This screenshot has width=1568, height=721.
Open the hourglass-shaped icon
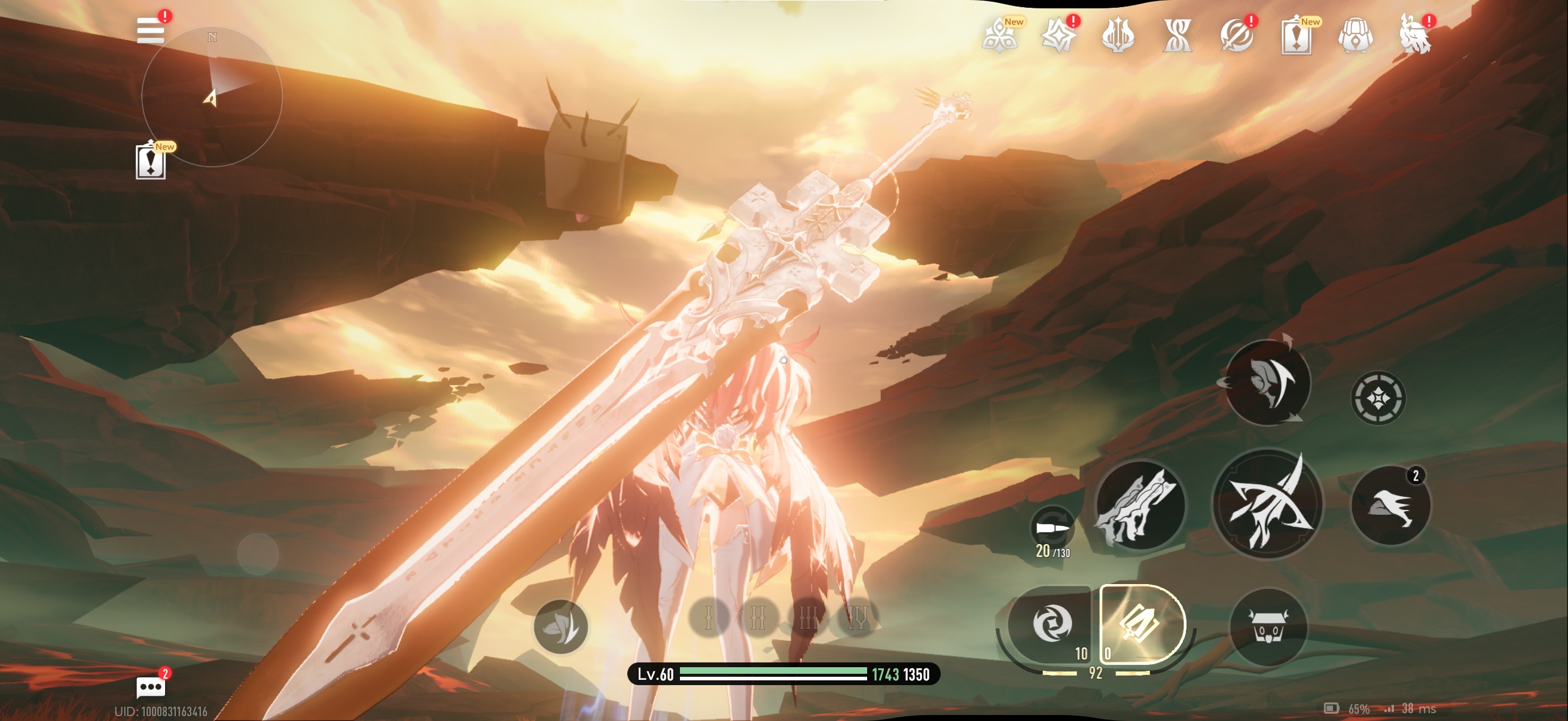pyautogui.click(x=1177, y=36)
